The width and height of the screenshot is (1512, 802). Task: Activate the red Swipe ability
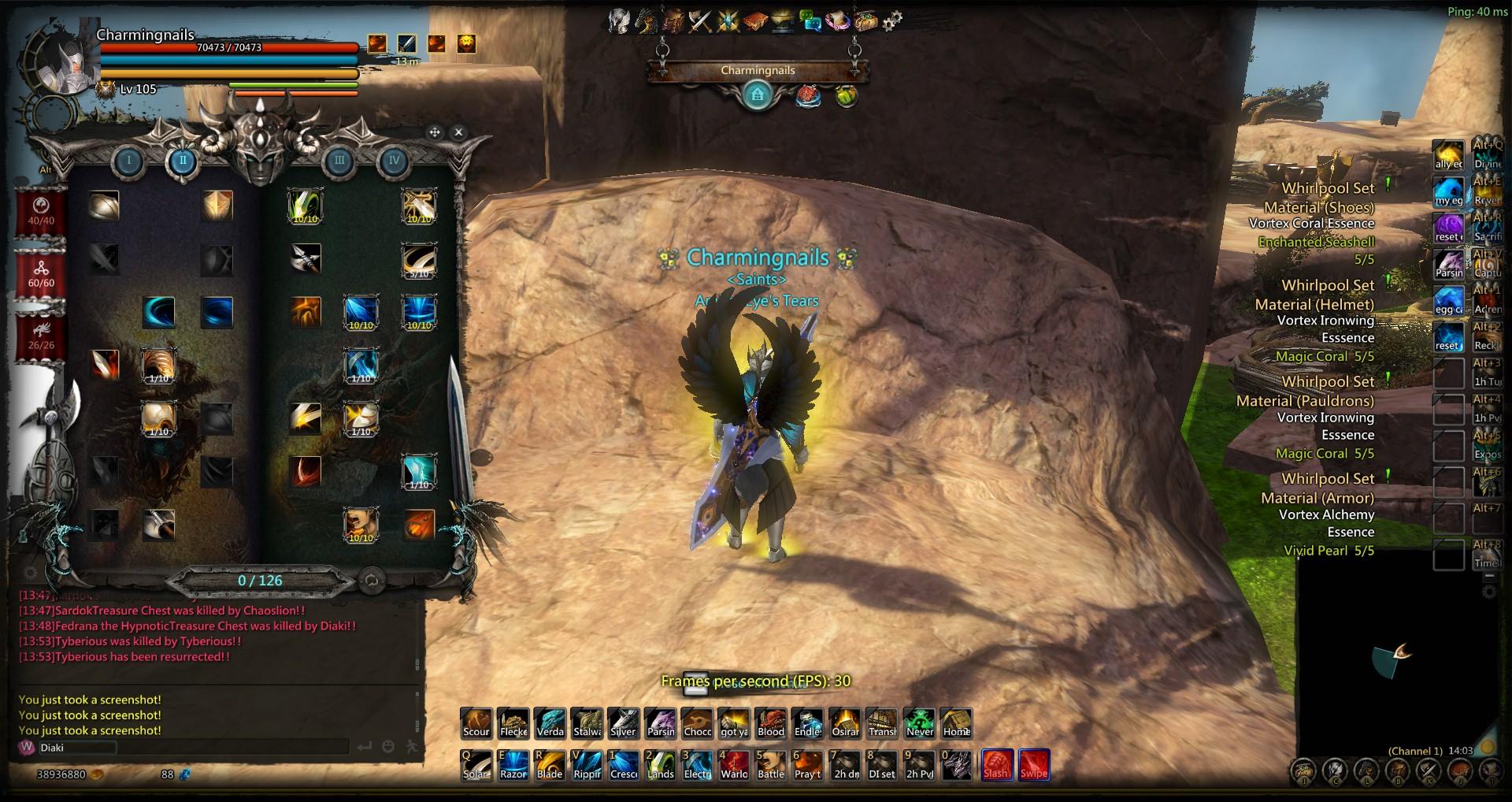pos(1034,764)
